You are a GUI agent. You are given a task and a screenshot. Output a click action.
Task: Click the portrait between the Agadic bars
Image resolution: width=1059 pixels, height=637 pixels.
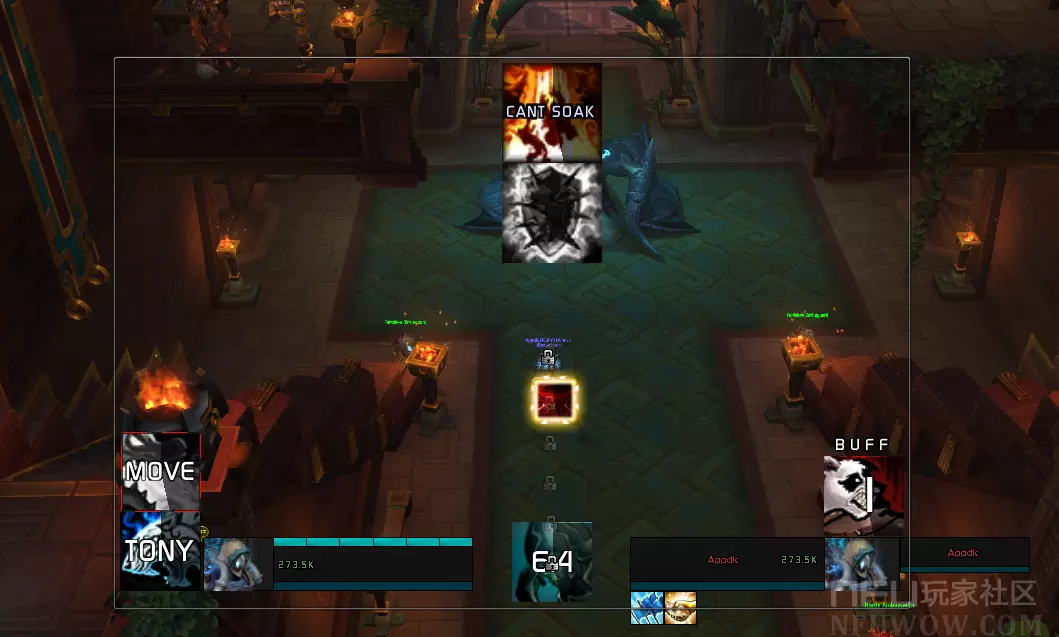pyautogui.click(x=861, y=564)
